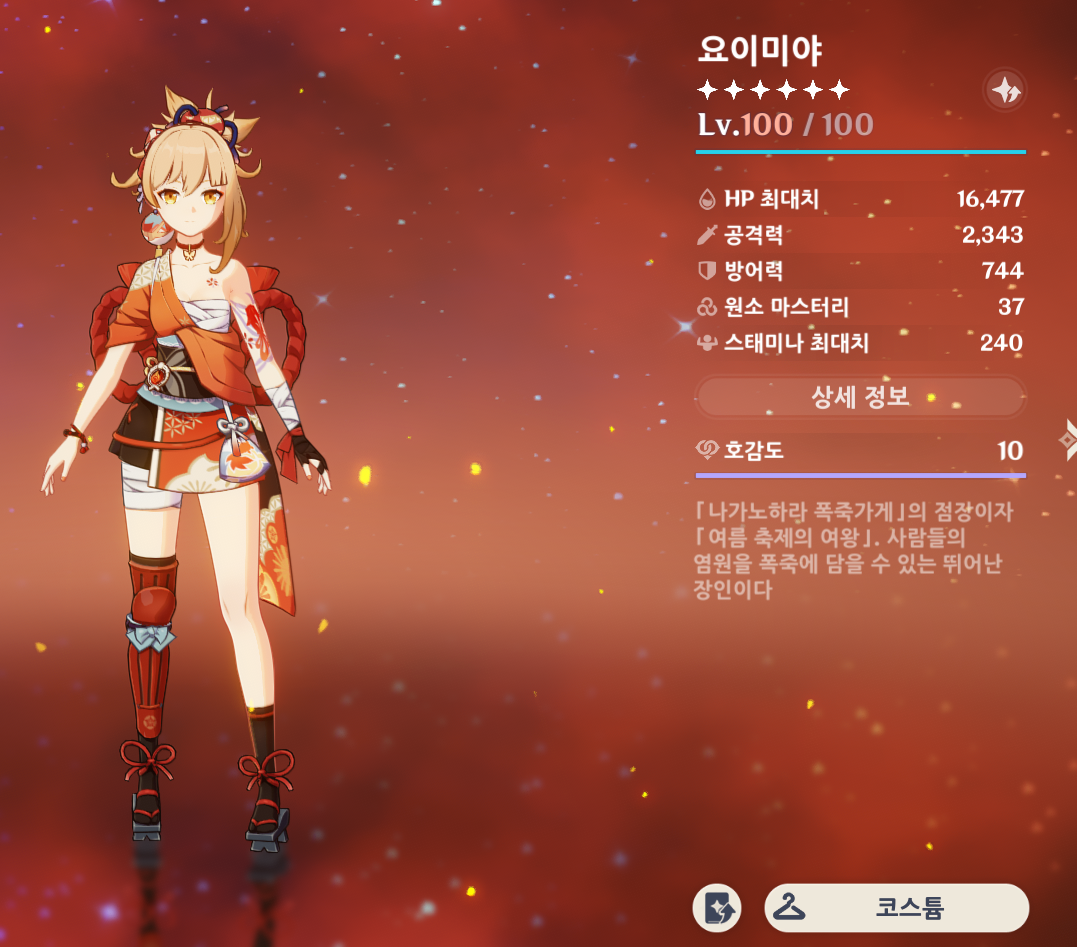Click the card icon beside 코스튬
The height and width of the screenshot is (947, 1077).
pyautogui.click(x=717, y=908)
